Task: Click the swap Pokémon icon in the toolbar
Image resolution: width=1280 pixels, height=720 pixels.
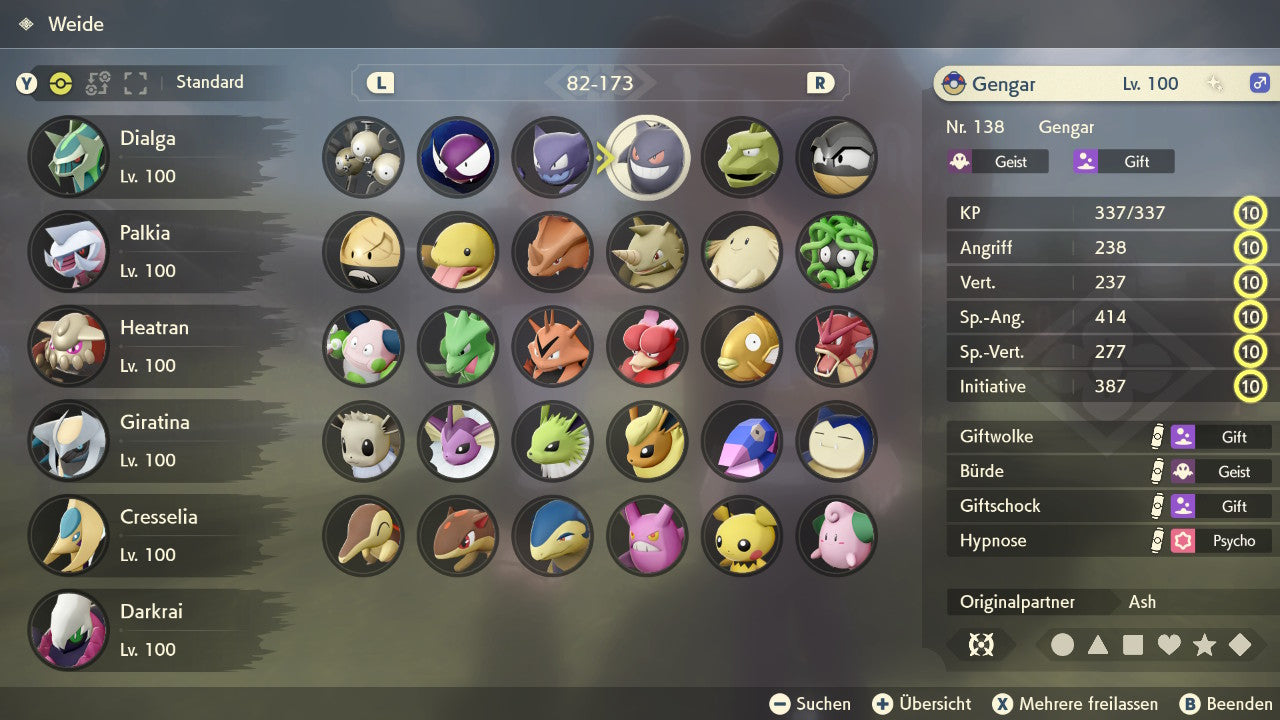Action: tap(98, 85)
